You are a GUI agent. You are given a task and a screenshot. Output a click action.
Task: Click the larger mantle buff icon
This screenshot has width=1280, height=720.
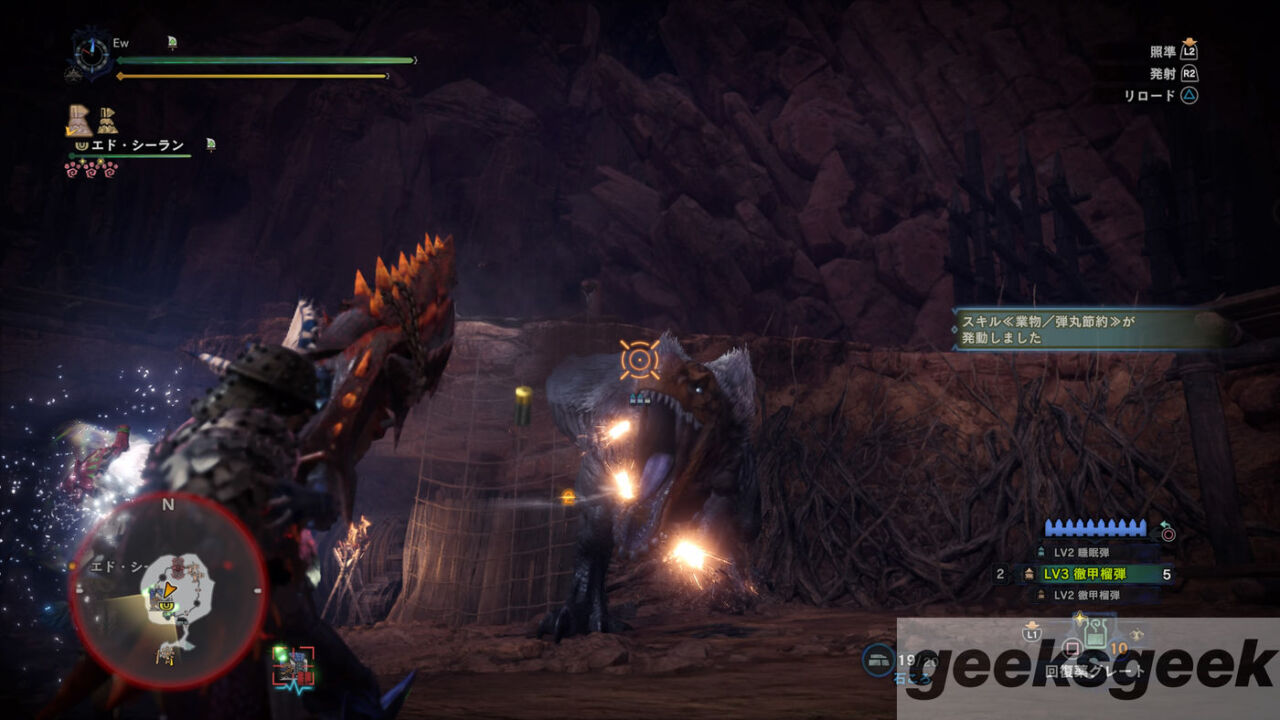tap(79, 120)
